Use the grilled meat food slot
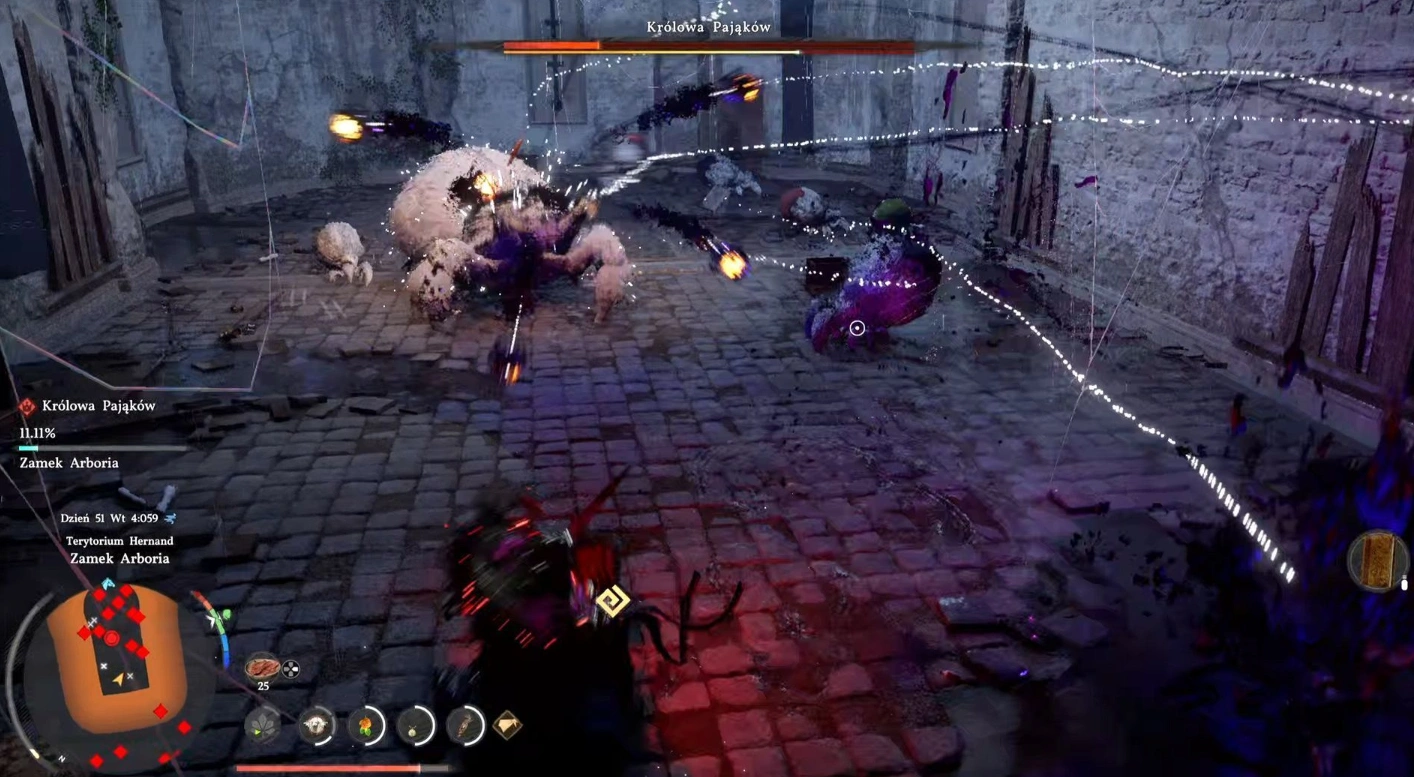1414x777 pixels. pyautogui.click(x=263, y=667)
